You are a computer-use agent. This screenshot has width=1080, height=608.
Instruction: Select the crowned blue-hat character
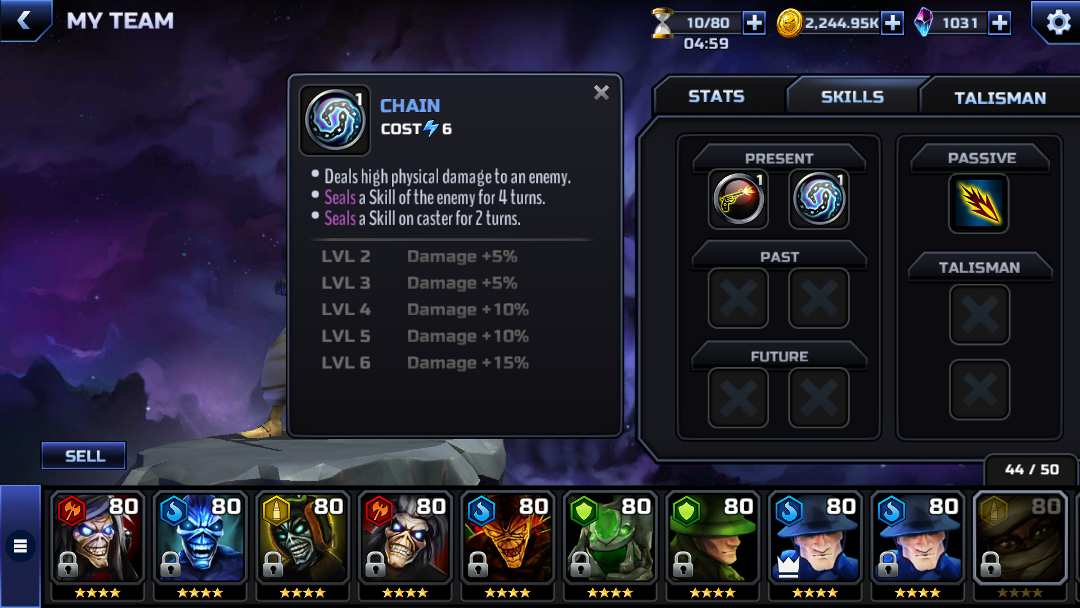tap(815, 540)
